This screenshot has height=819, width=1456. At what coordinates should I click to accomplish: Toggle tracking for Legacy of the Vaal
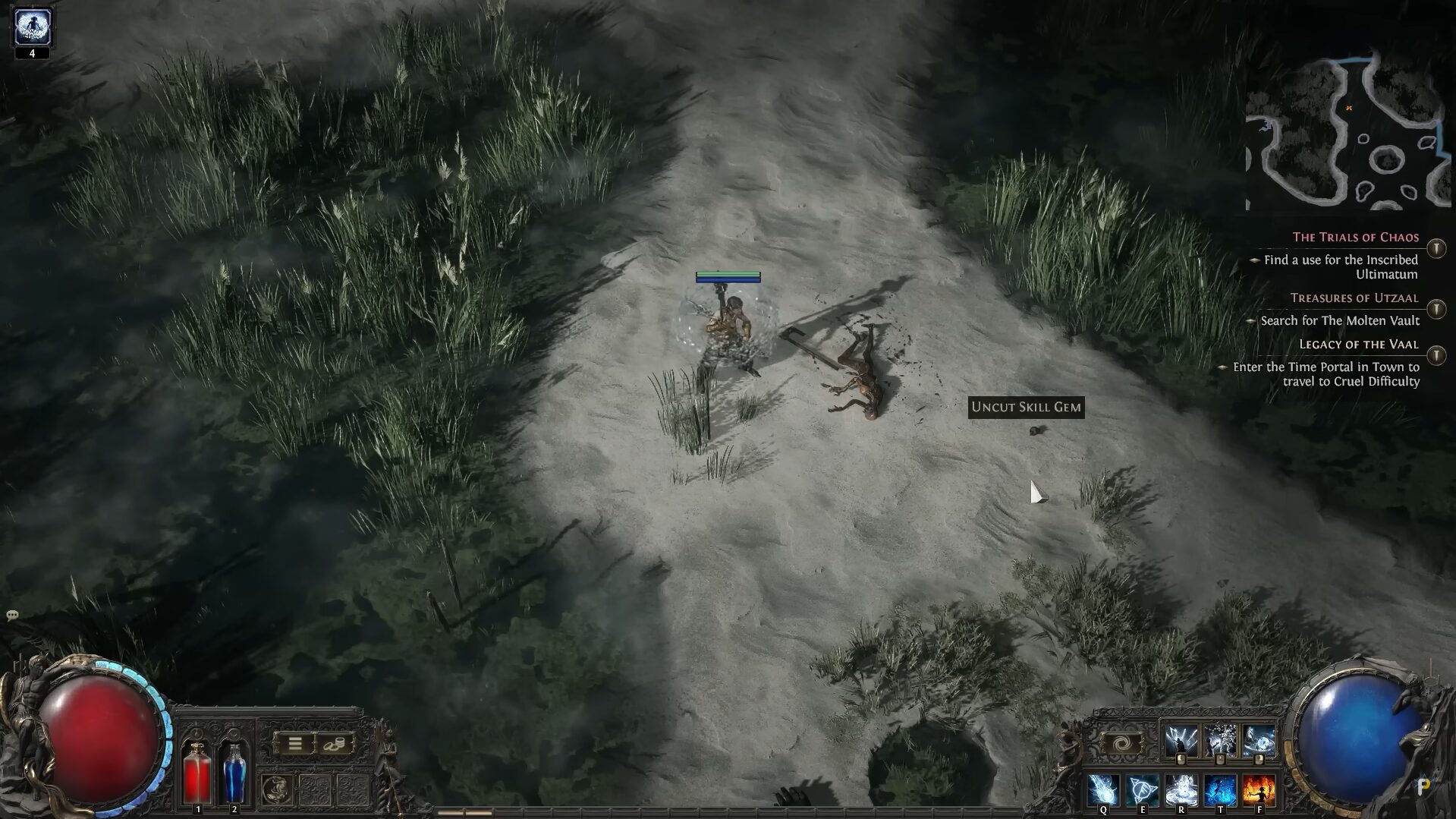[x=1436, y=355]
